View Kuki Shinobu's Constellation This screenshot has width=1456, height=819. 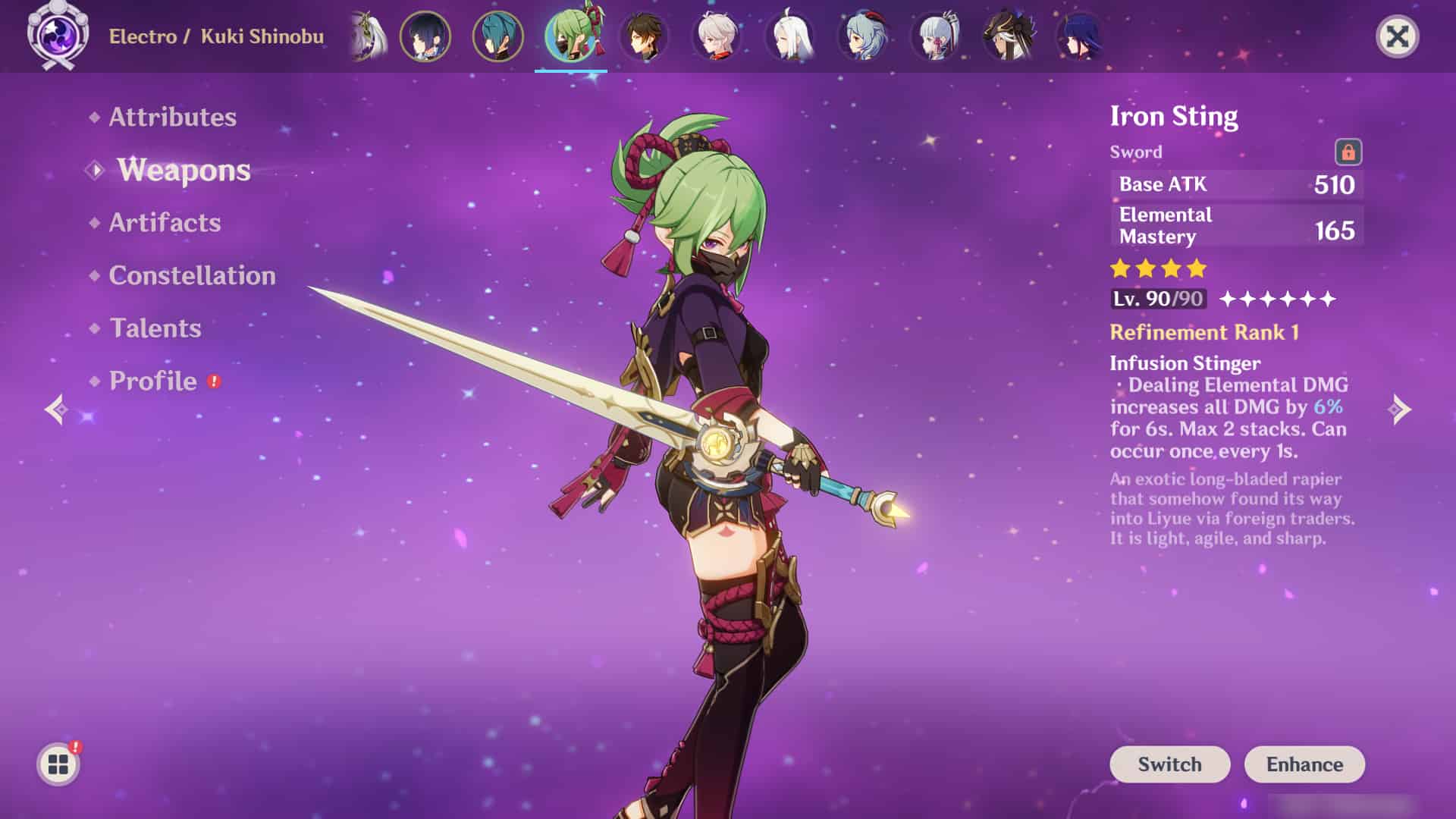pos(192,275)
